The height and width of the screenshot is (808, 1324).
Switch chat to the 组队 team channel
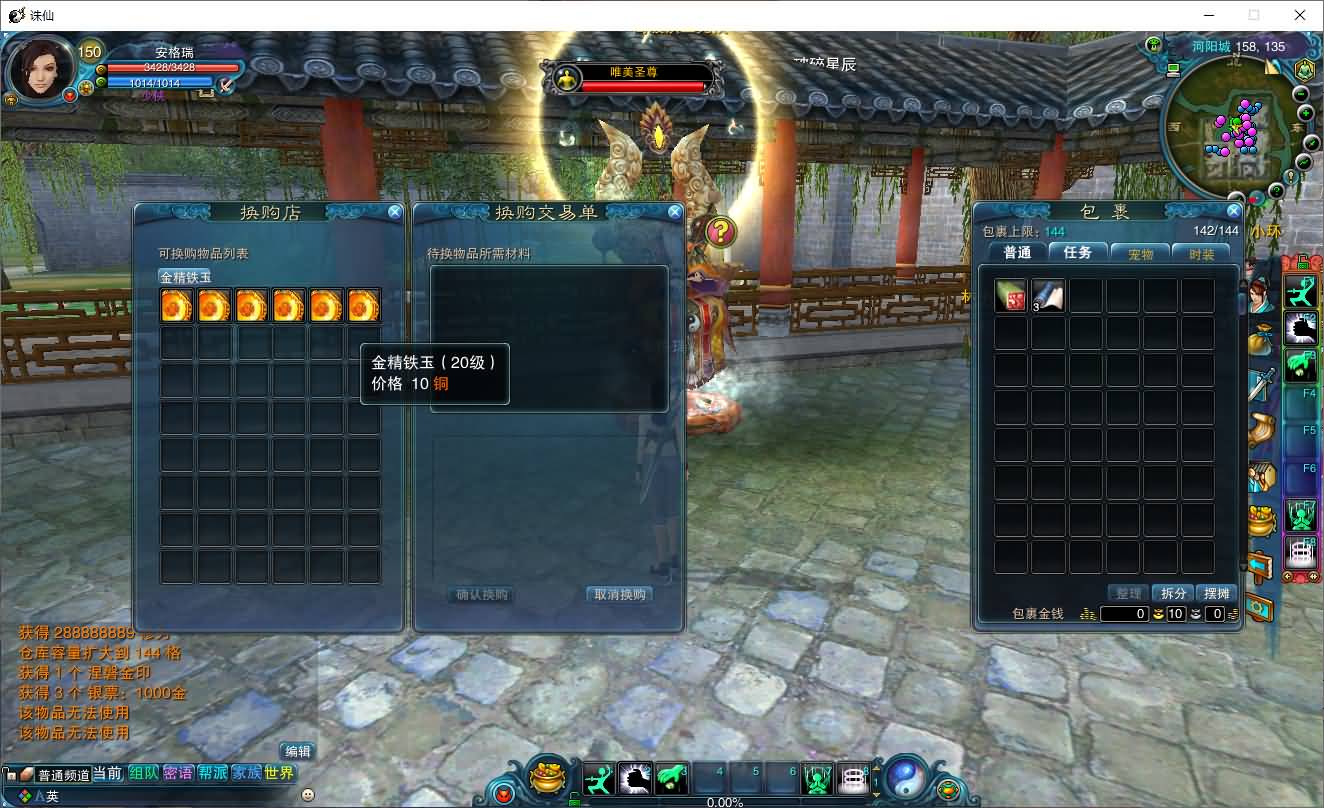pos(143,773)
